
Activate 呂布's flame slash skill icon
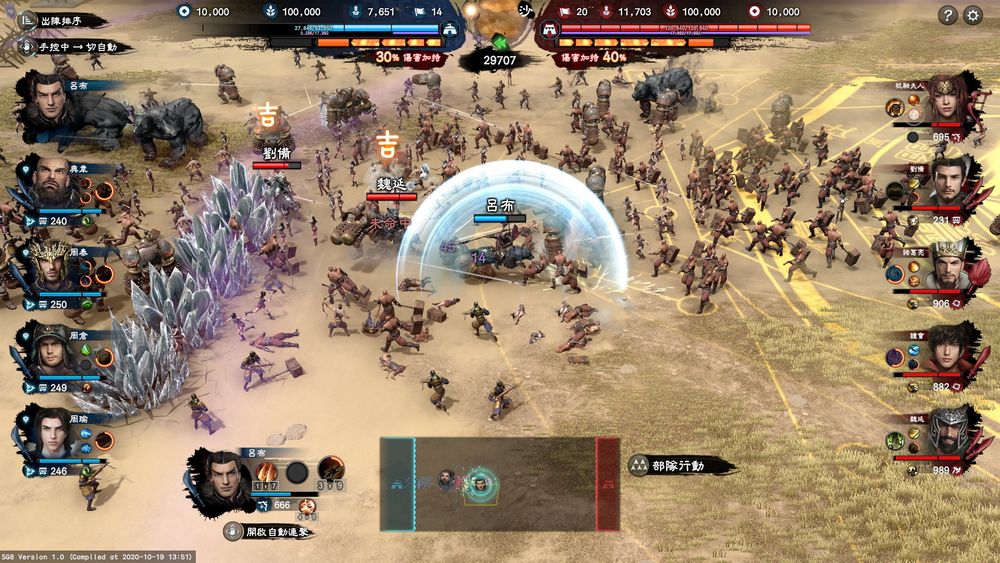point(266,471)
